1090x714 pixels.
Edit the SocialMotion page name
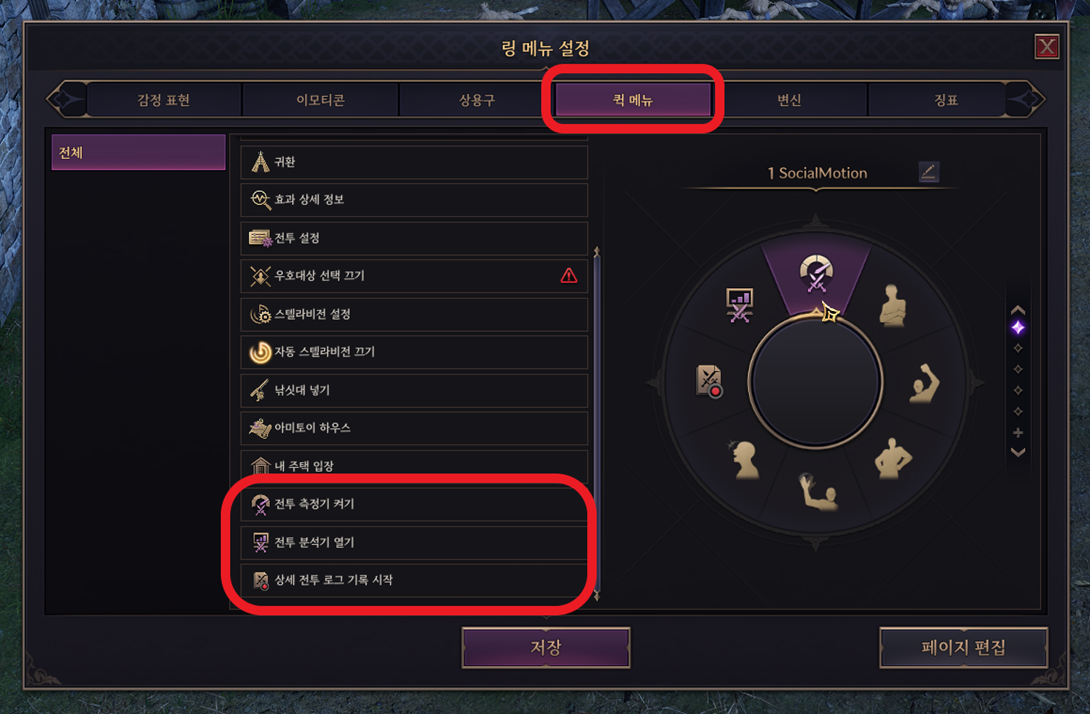coord(928,172)
